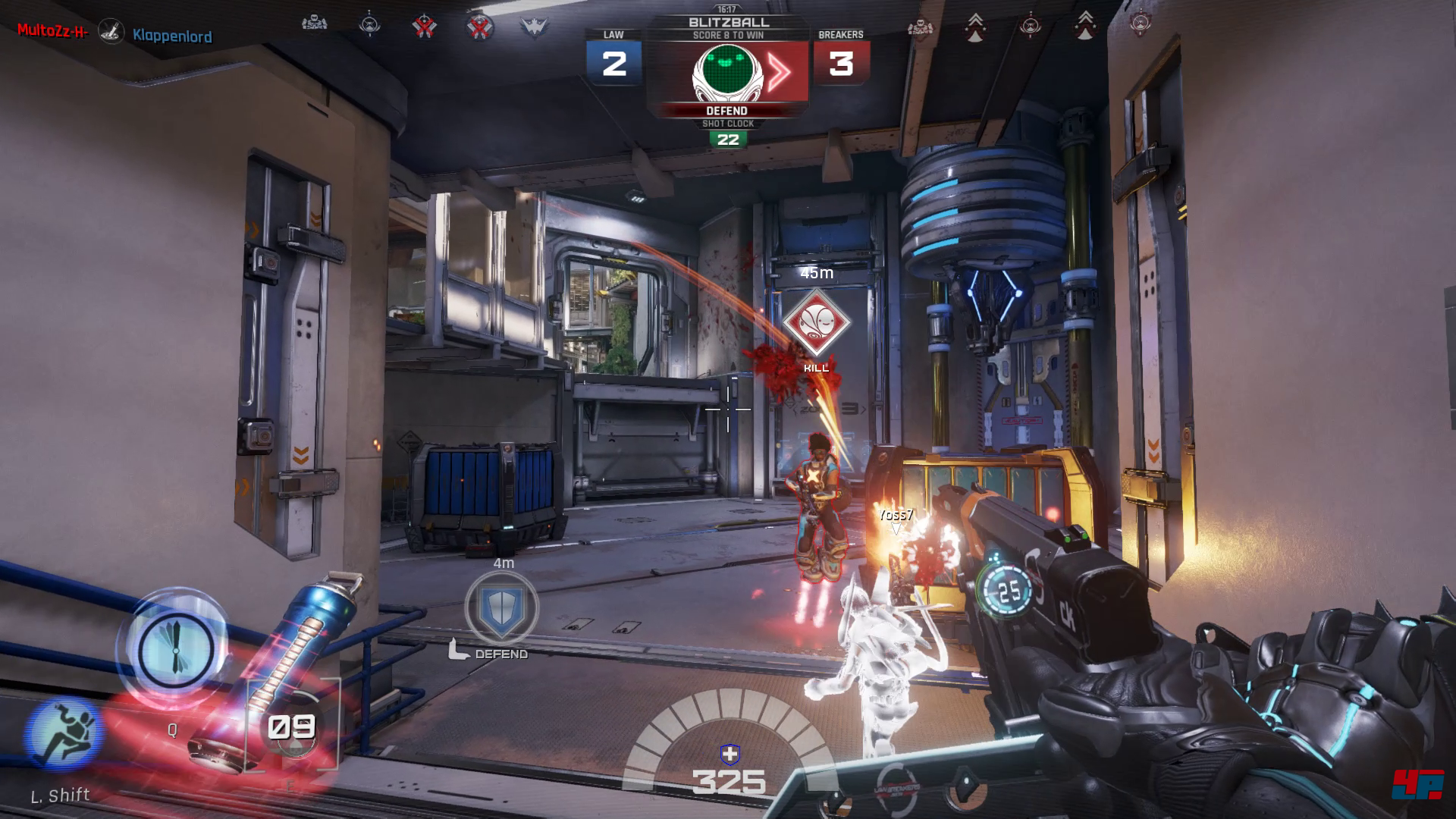Select the Law team score box
The width and height of the screenshot is (1456, 819).
[613, 64]
